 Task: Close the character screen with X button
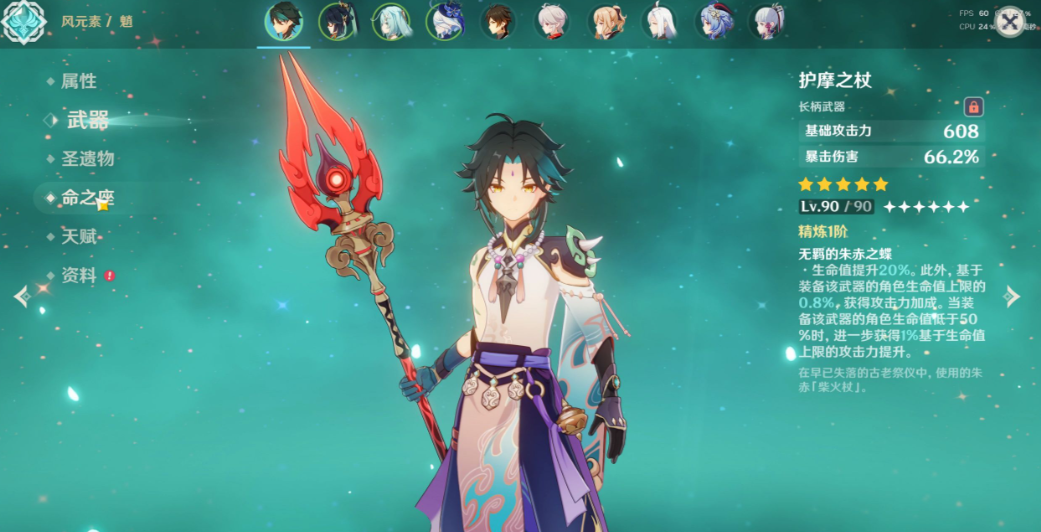(1010, 22)
